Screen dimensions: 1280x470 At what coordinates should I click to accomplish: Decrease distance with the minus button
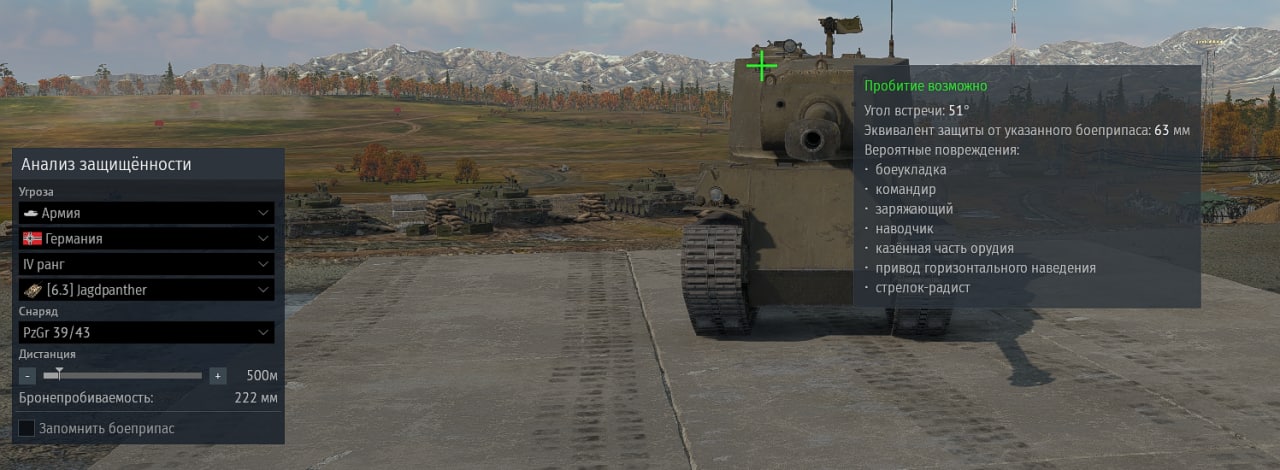pos(27,376)
